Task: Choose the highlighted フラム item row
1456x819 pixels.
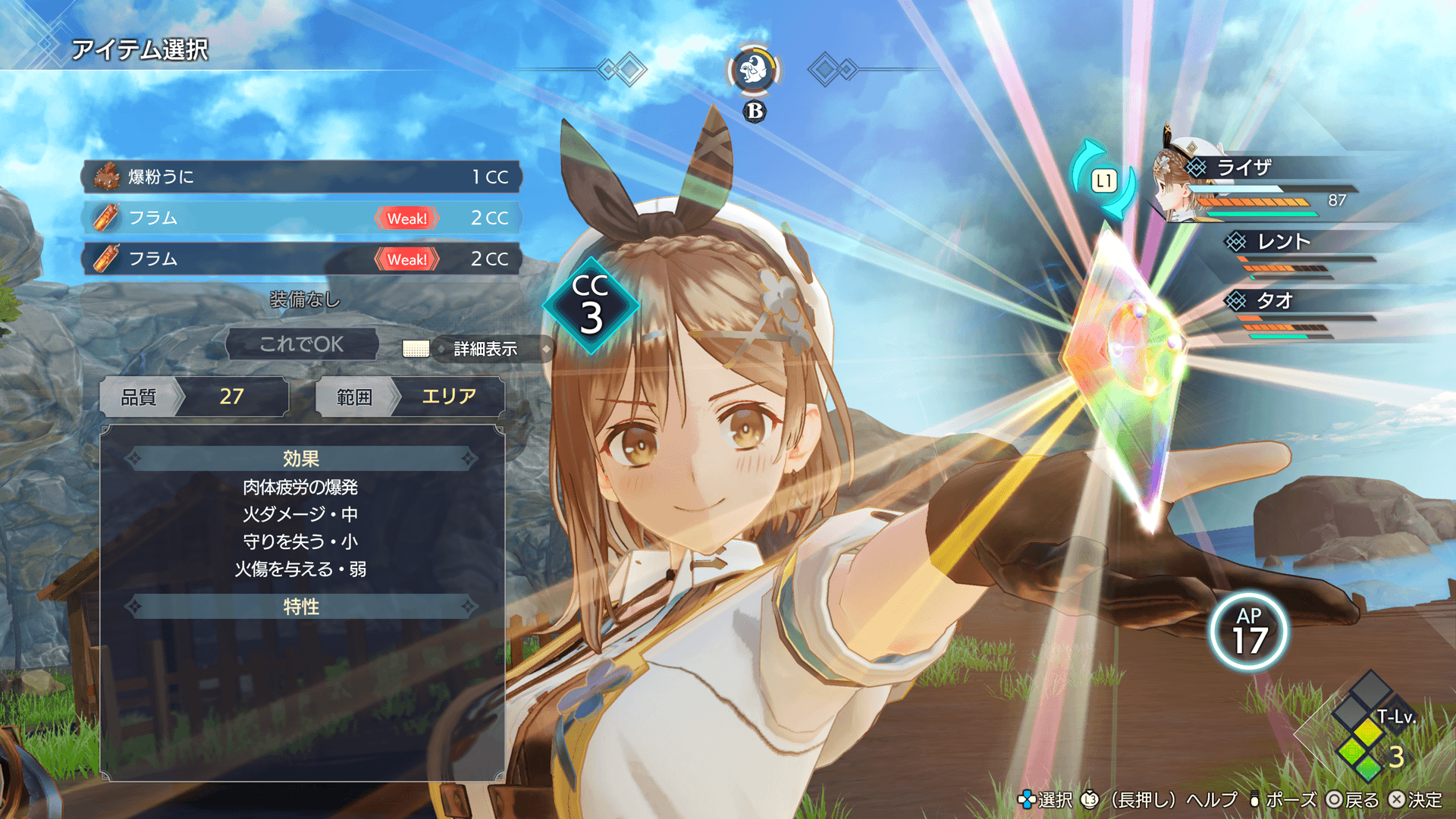Action: (x=301, y=218)
